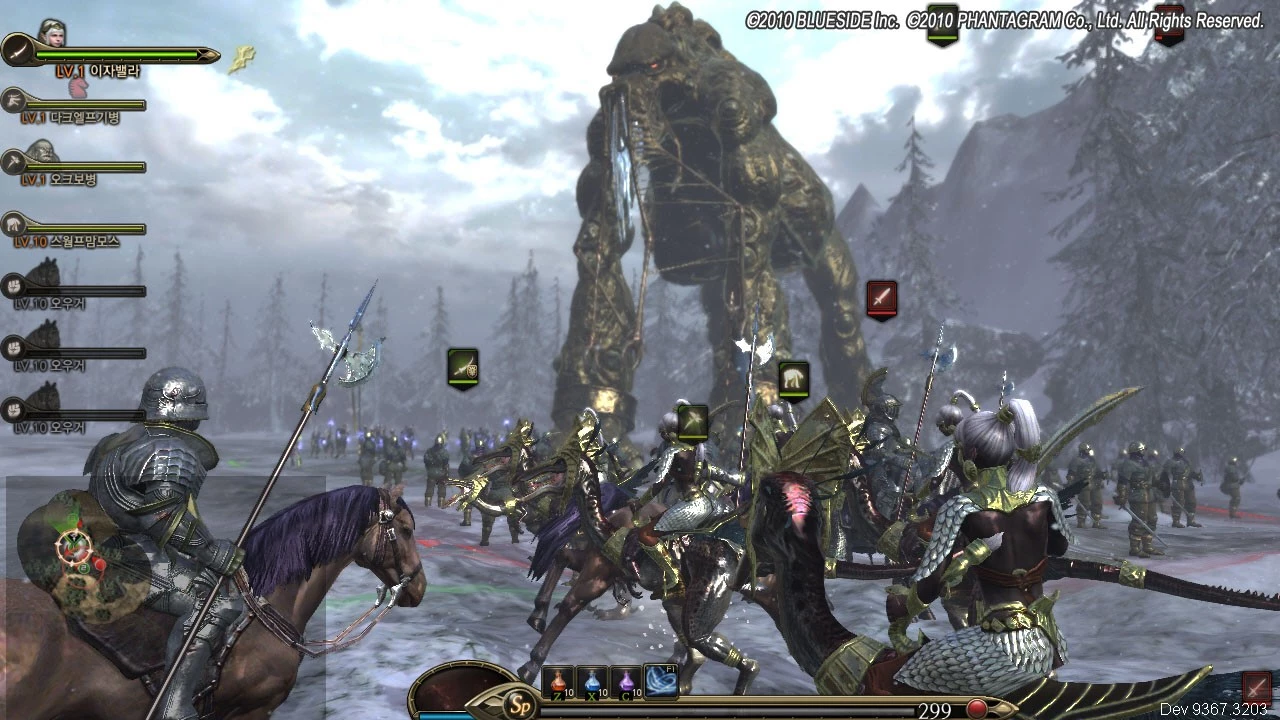Select the 다크엘프기병 troop entry
Screen dimensions: 1280x720
(85, 117)
